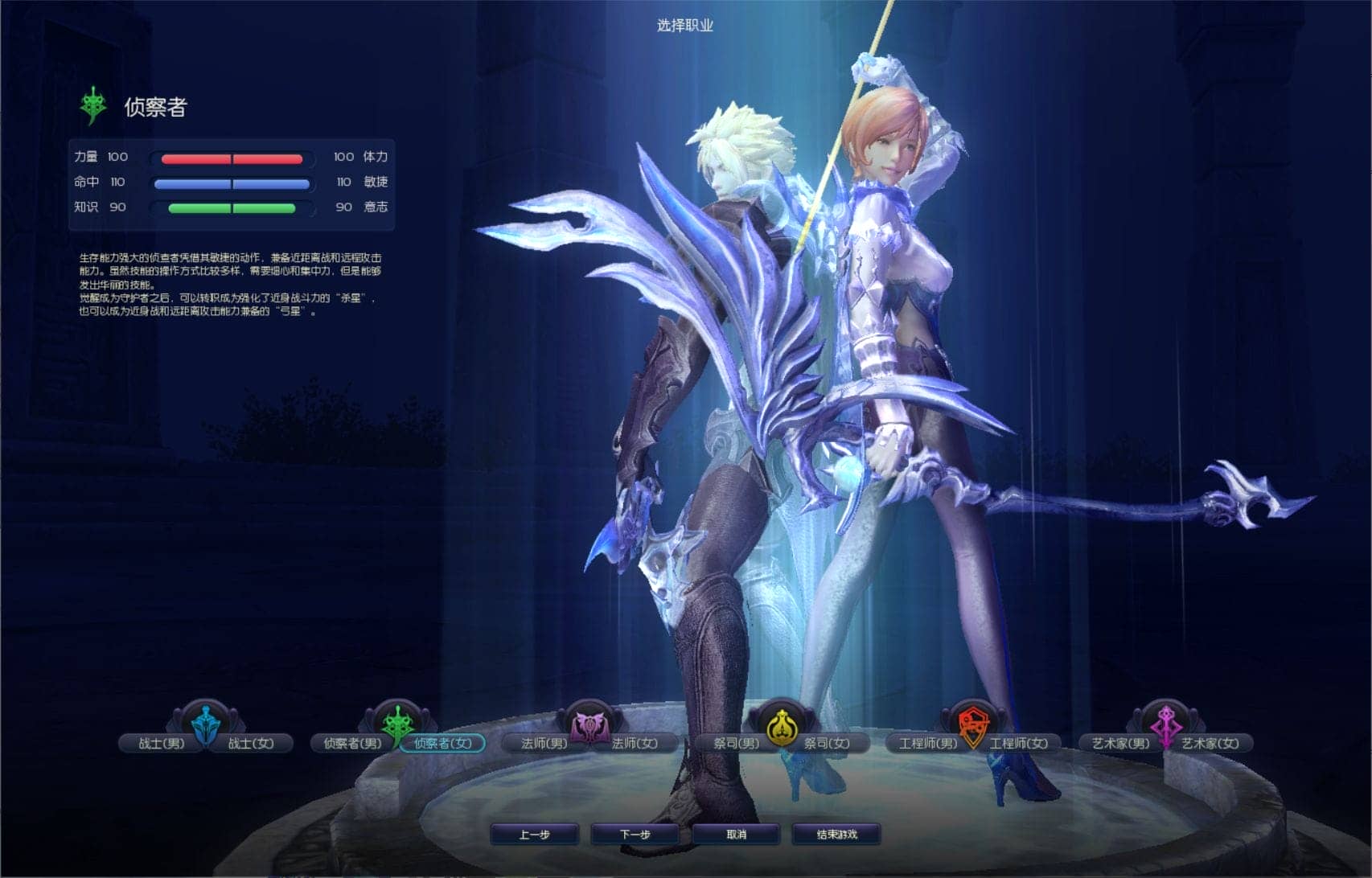Image resolution: width=1372 pixels, height=878 pixels.
Task: Choose the 祭司(女) class option
Action: coord(827,744)
